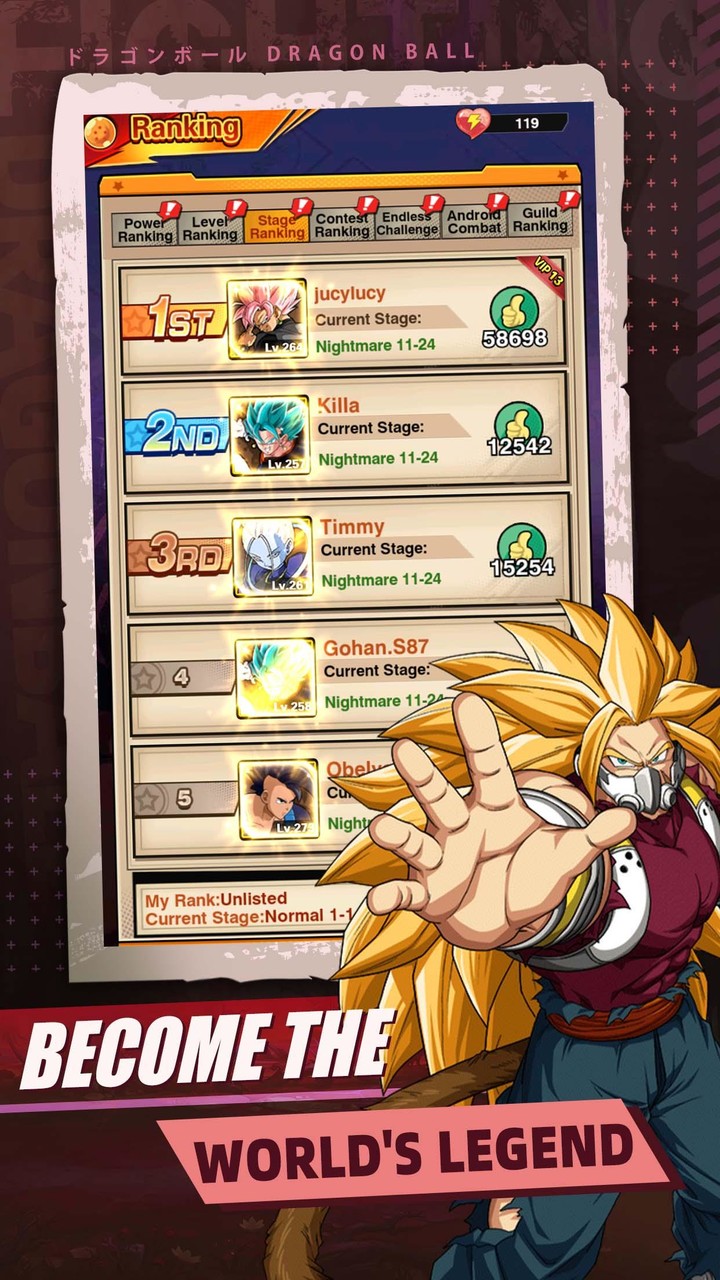This screenshot has height=1280, width=720.
Task: Click Timmy's character portrait
Action: click(x=272, y=556)
